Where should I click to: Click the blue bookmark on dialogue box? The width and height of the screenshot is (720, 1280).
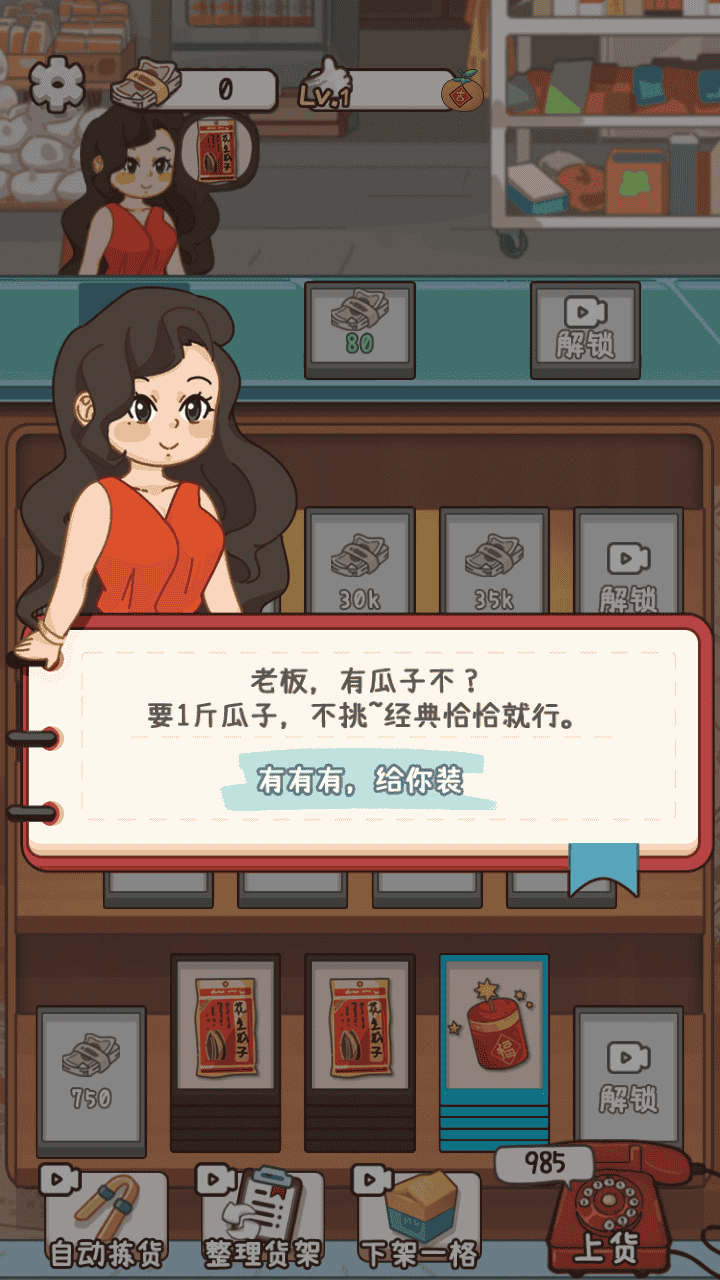[603, 866]
